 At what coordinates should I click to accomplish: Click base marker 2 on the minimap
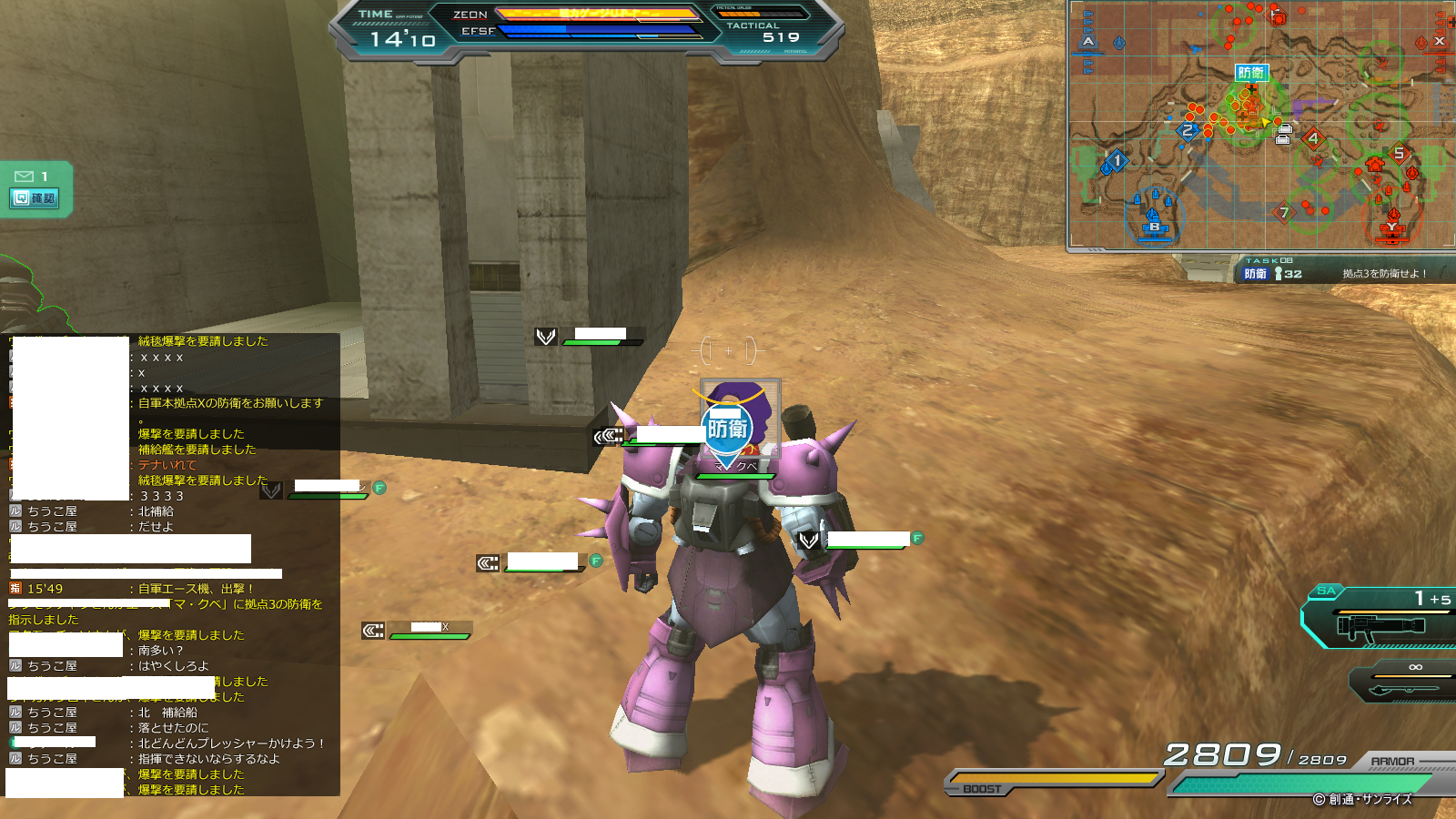[1187, 131]
